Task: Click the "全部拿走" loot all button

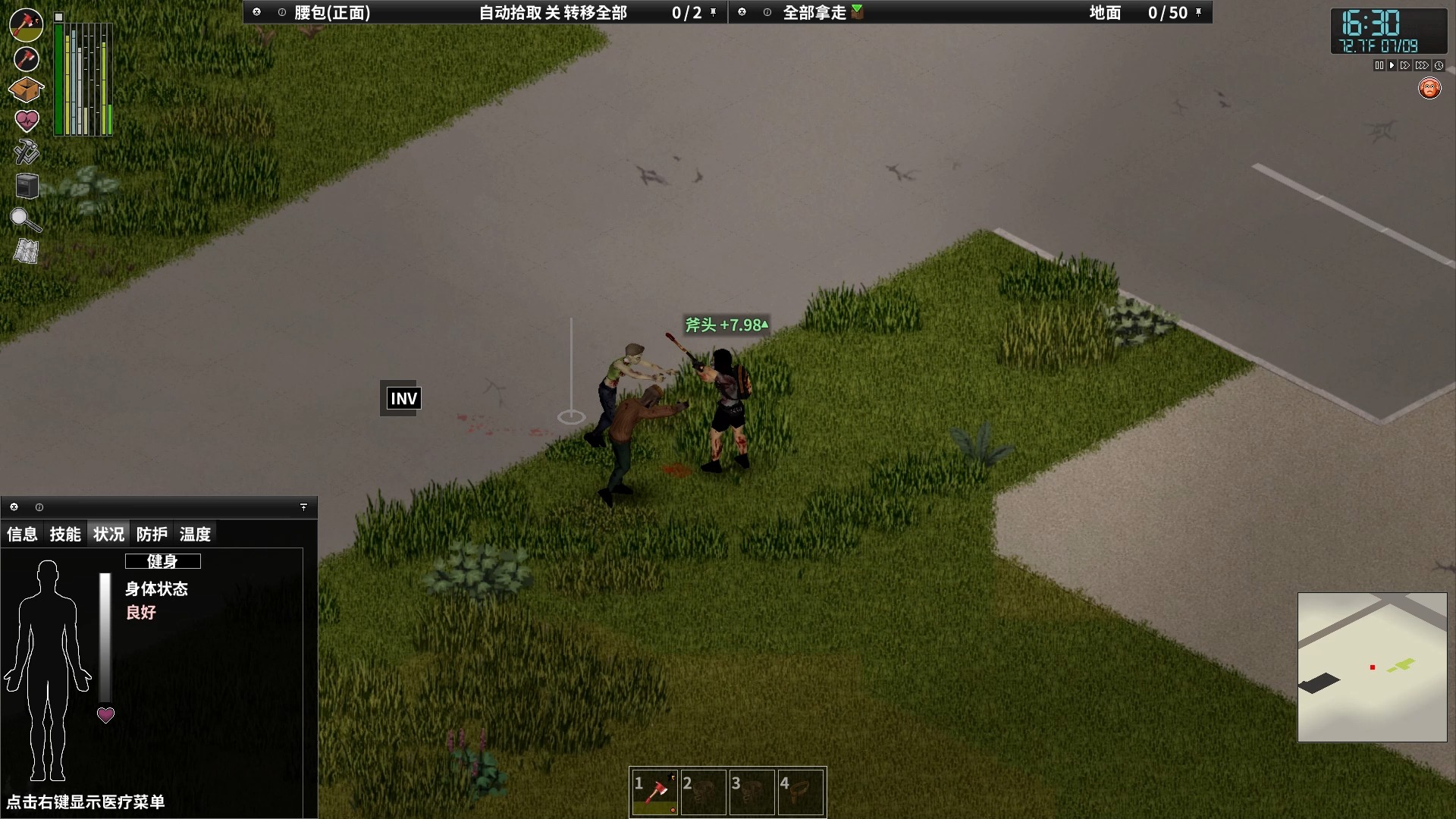Action: (x=814, y=13)
